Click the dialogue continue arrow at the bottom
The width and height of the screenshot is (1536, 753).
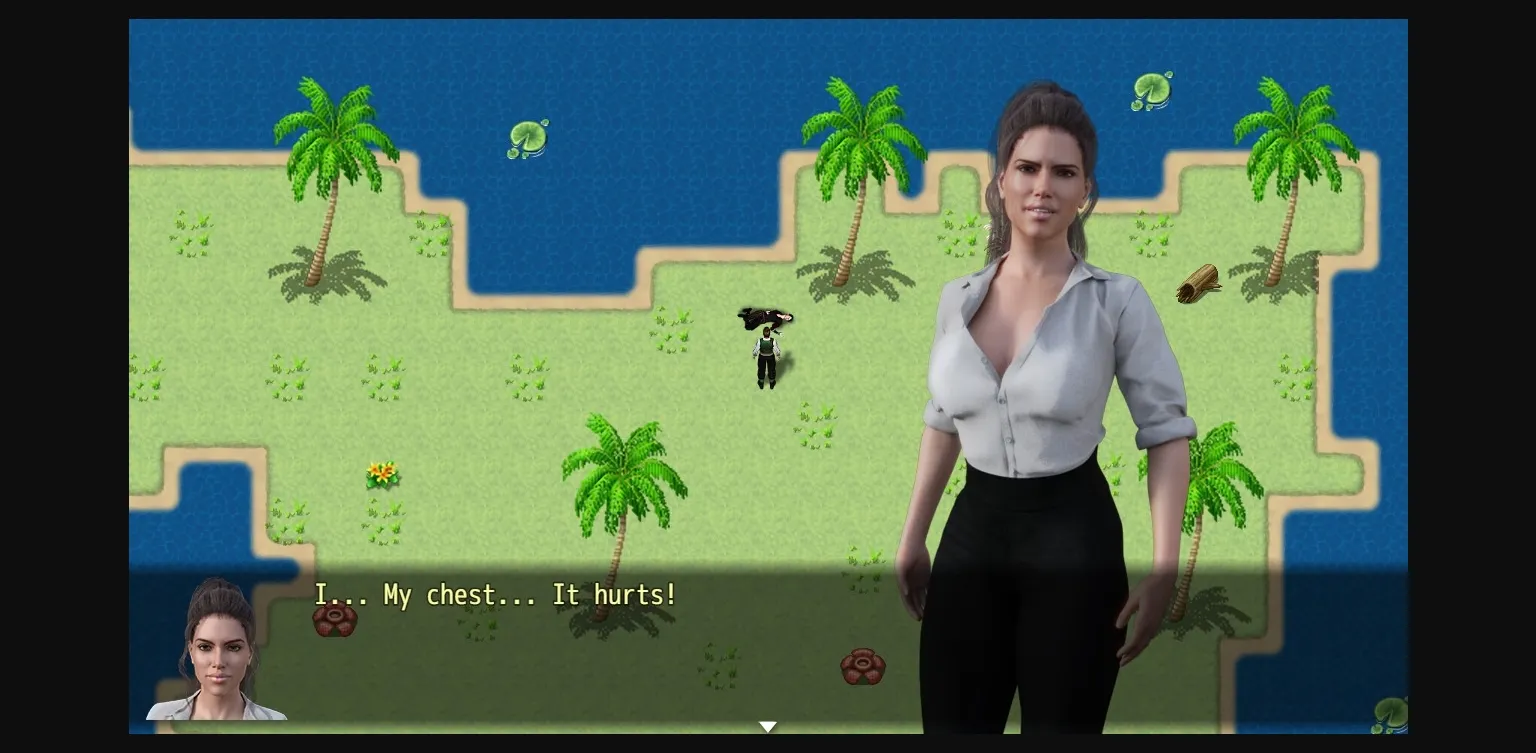(x=768, y=726)
